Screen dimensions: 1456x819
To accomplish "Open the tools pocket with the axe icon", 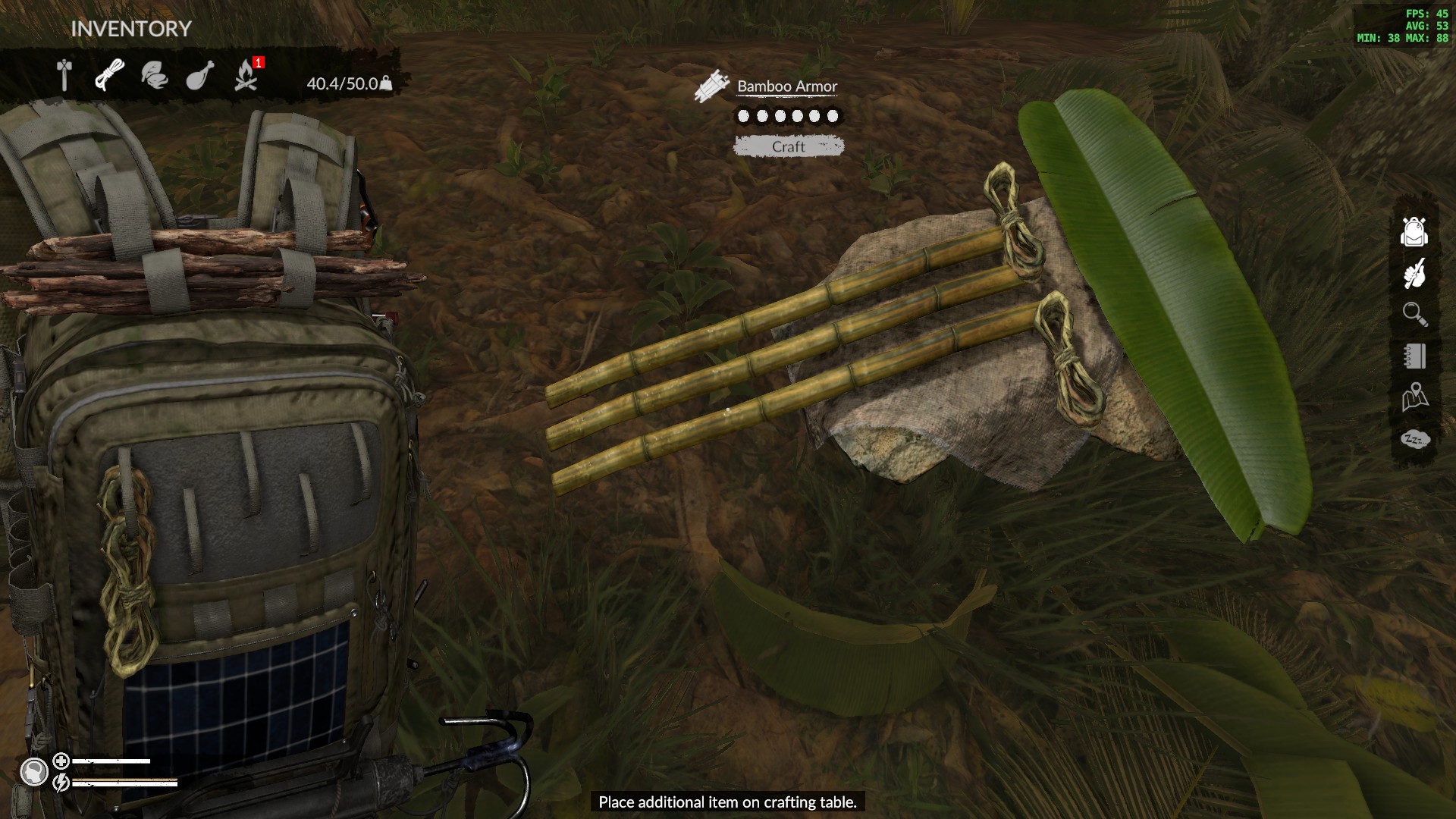I will click(64, 76).
